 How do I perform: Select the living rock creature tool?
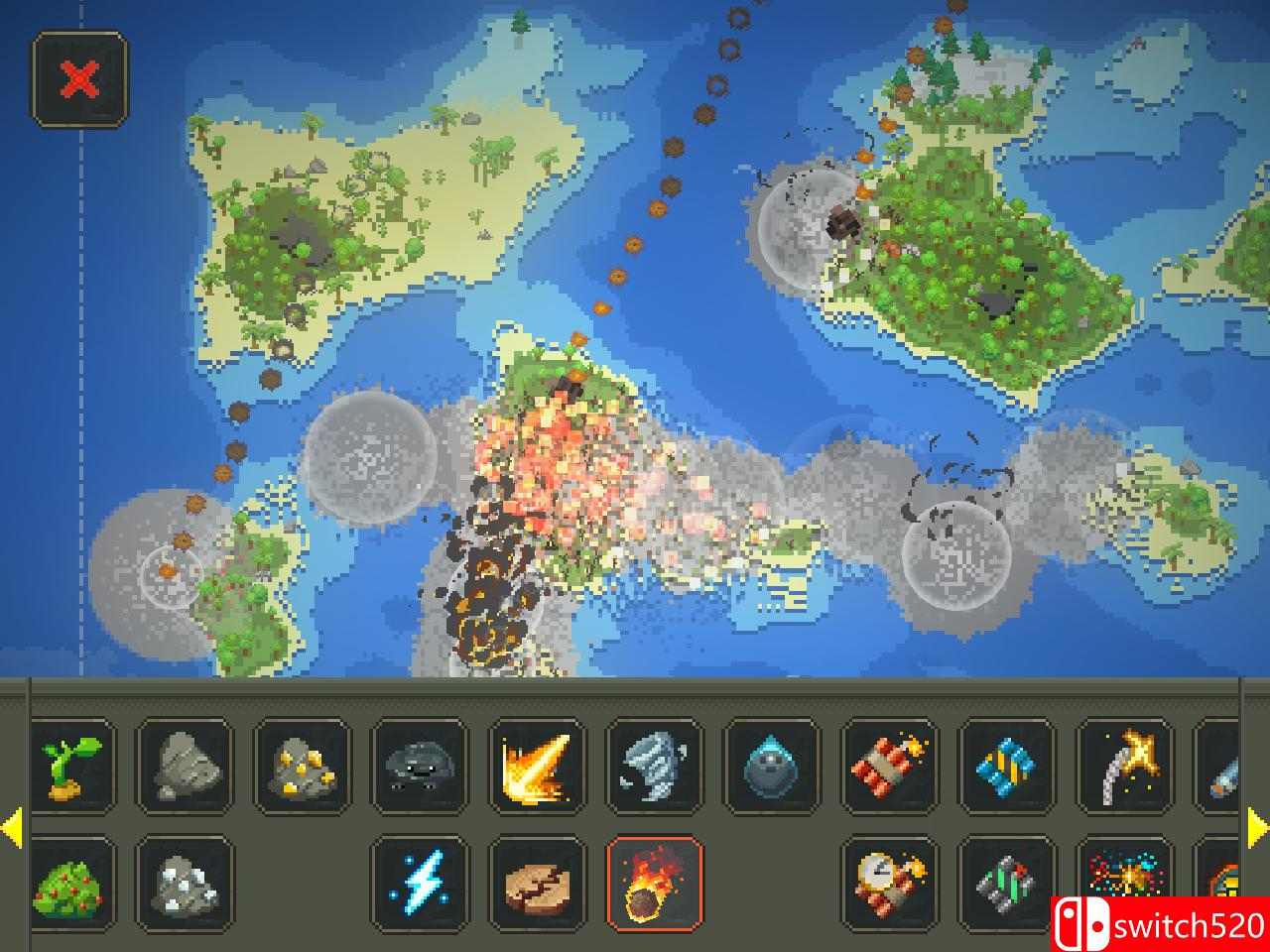point(422,769)
